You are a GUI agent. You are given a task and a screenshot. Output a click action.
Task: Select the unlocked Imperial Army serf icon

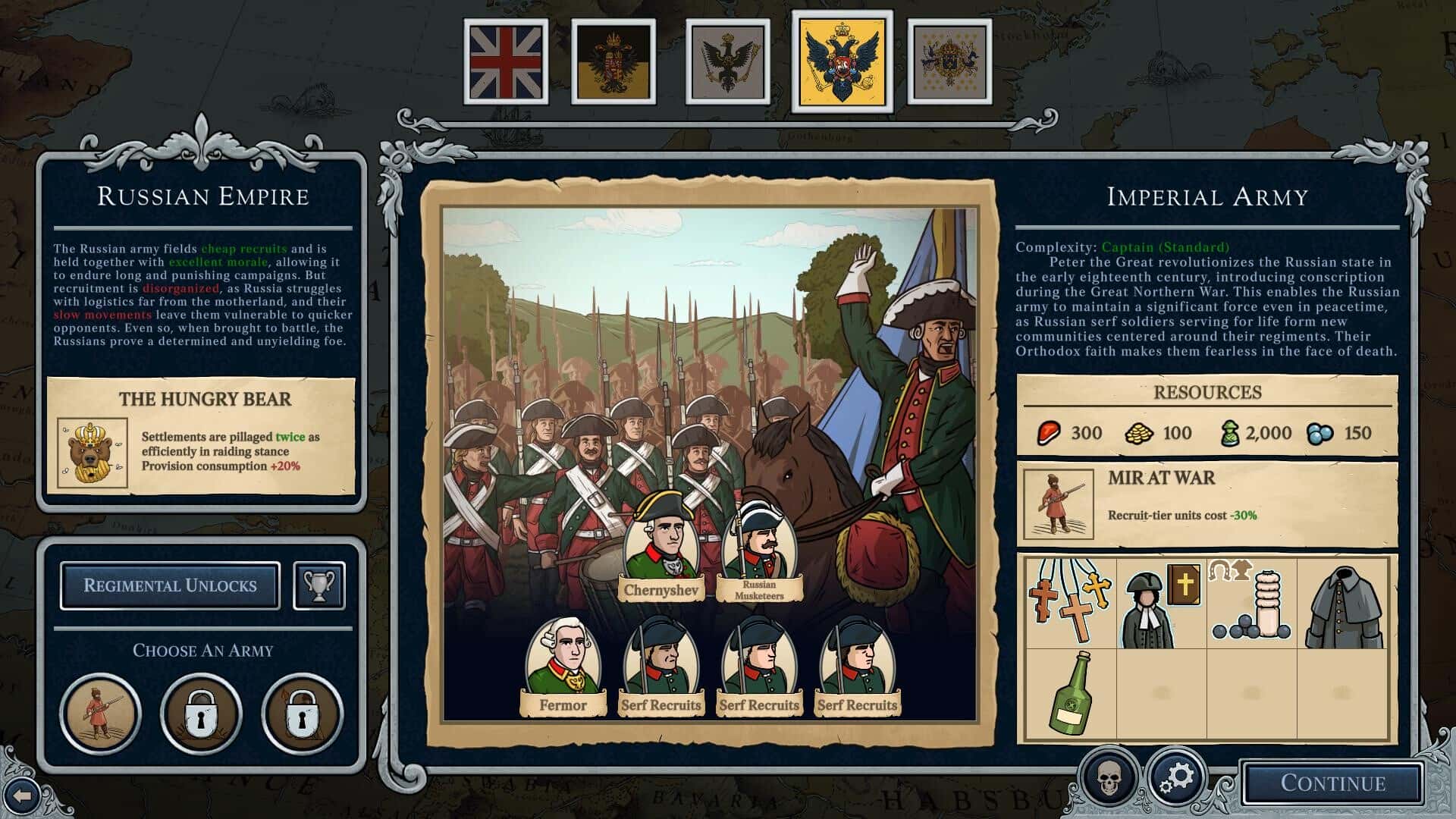click(x=100, y=714)
